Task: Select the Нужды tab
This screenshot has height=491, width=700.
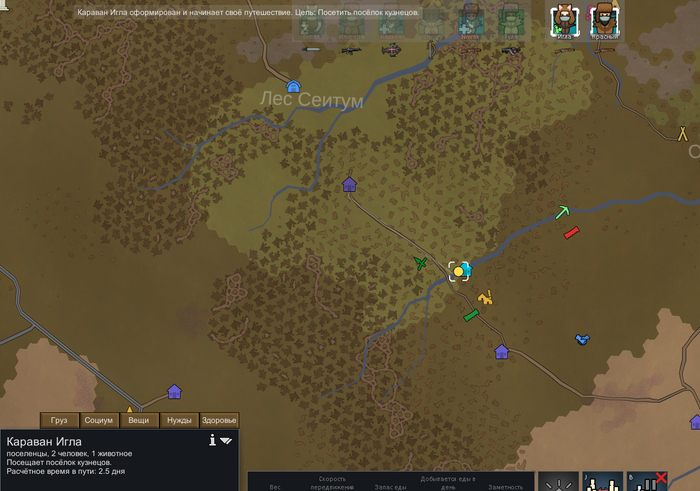Action: coord(179,420)
